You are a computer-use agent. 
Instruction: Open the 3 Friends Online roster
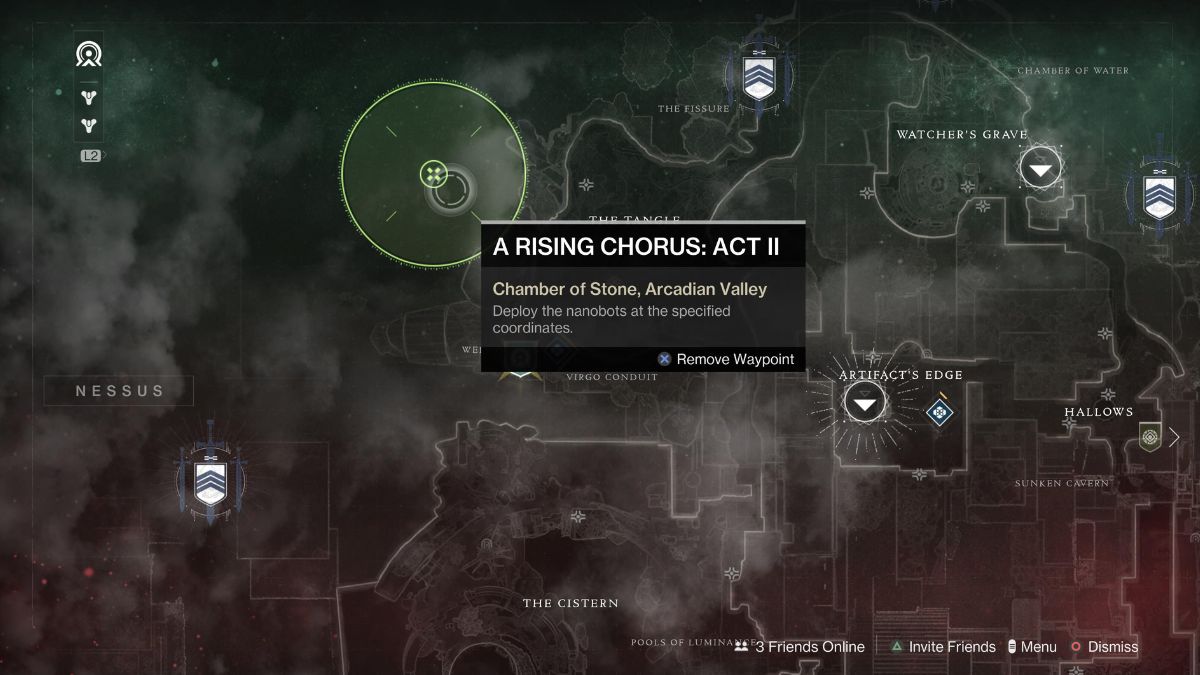(799, 647)
